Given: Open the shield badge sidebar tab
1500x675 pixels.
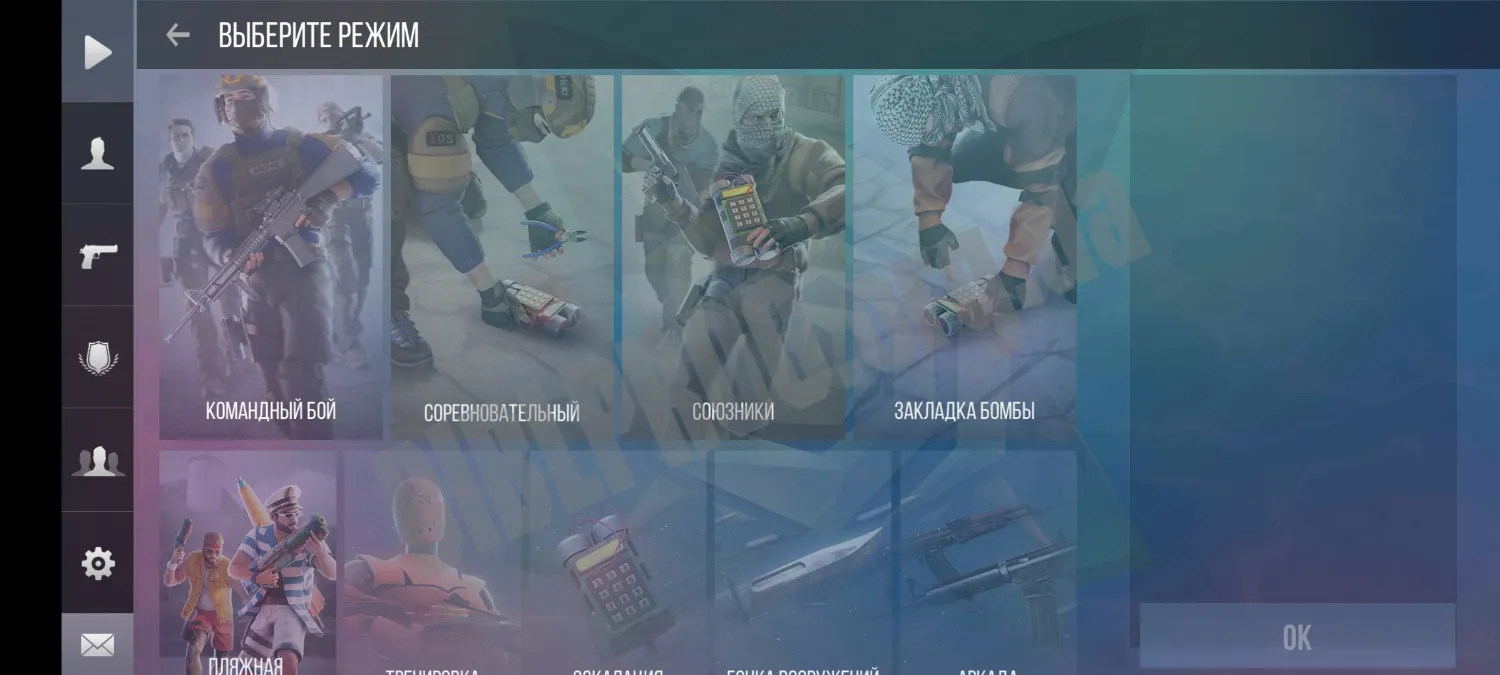Looking at the screenshot, I should pyautogui.click(x=98, y=358).
